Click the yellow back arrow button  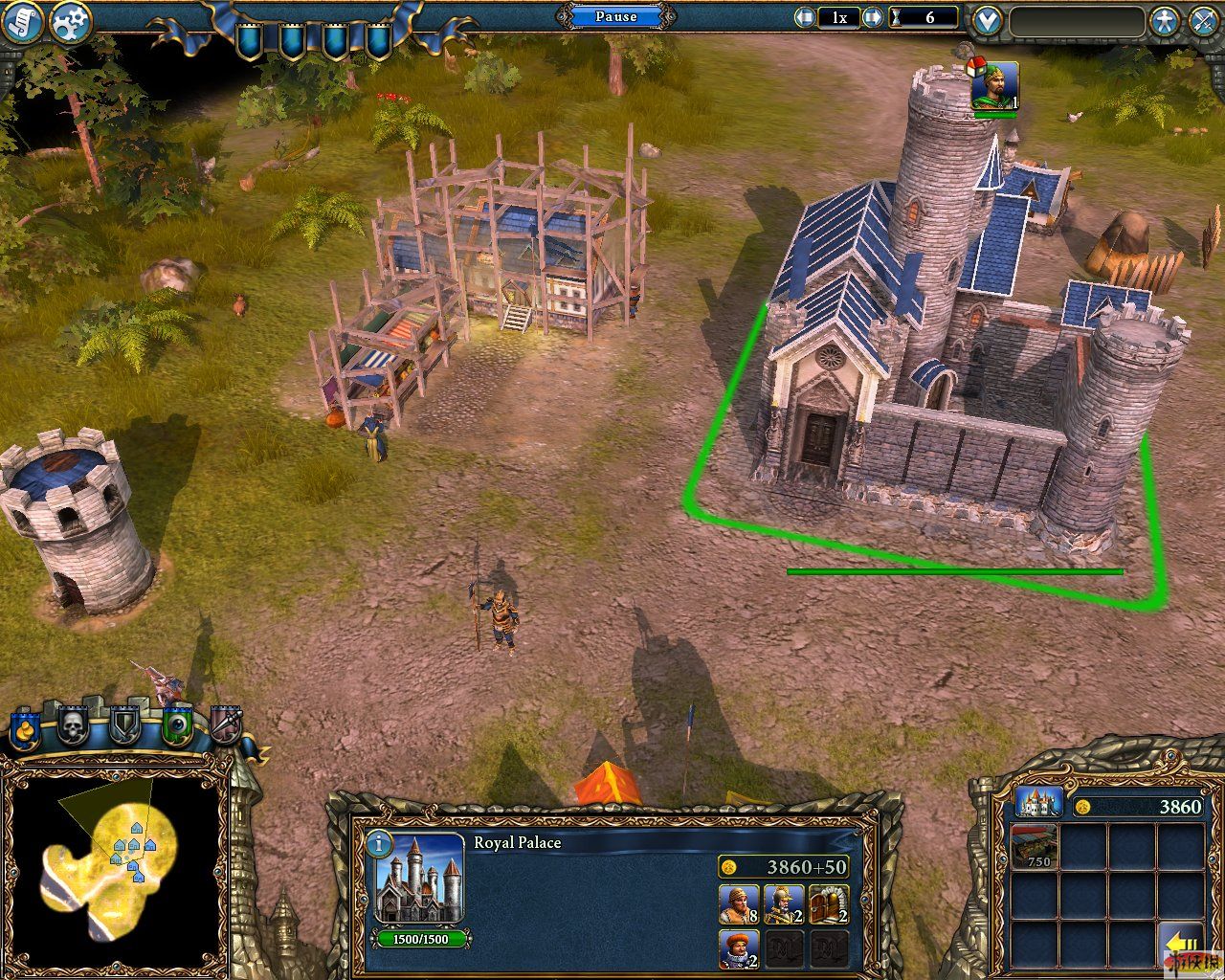1180,943
